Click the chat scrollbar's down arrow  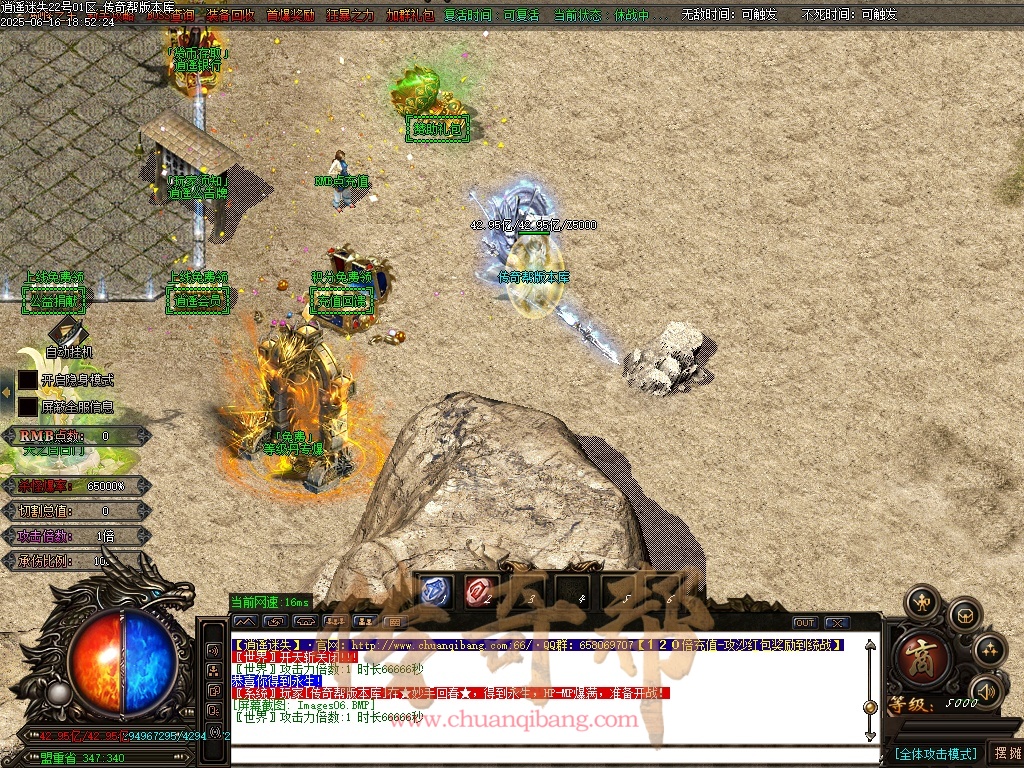tap(870, 736)
